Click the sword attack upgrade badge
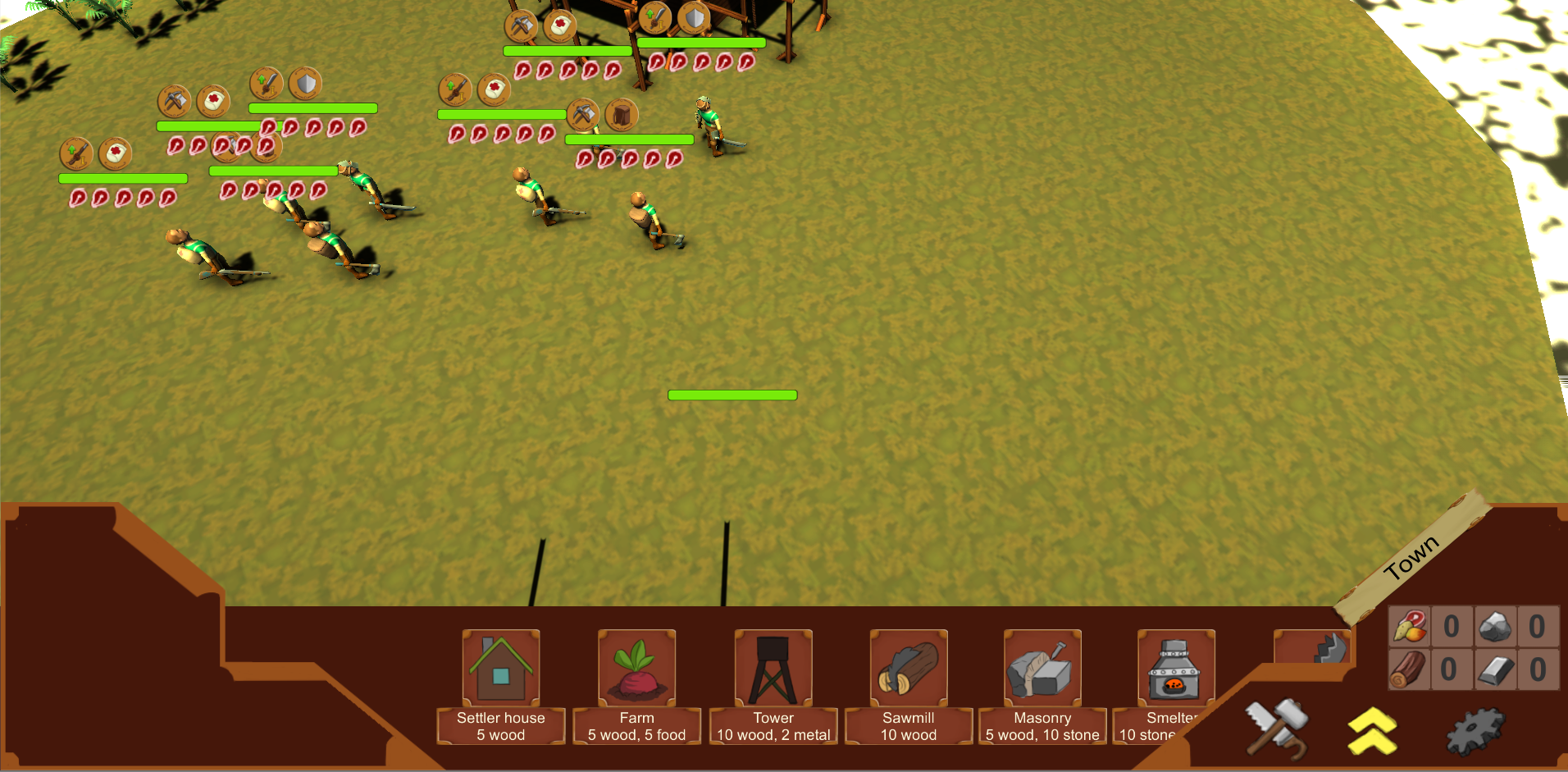1568x772 pixels. click(263, 82)
